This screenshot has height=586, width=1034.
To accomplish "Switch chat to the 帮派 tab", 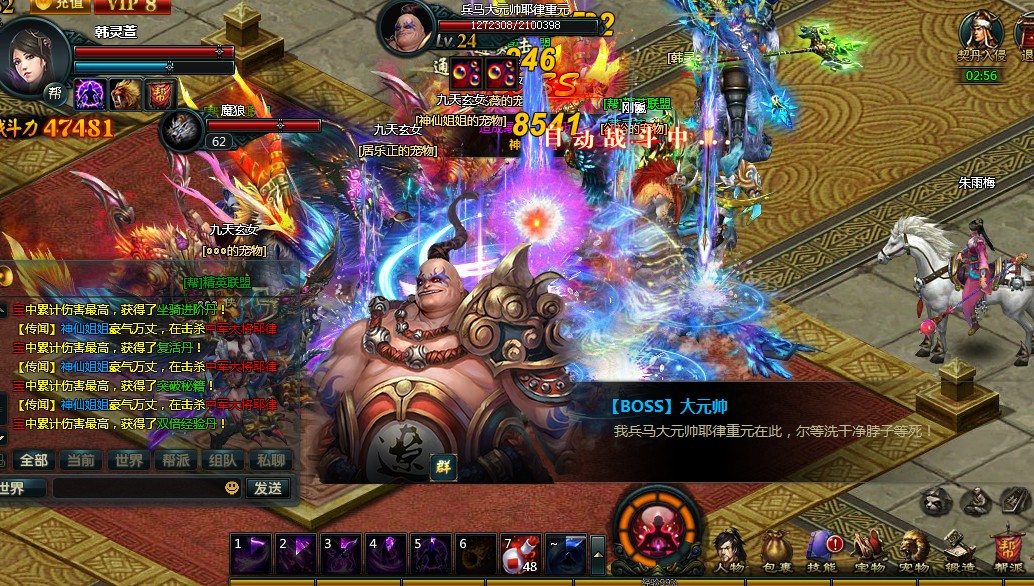I will point(176,460).
